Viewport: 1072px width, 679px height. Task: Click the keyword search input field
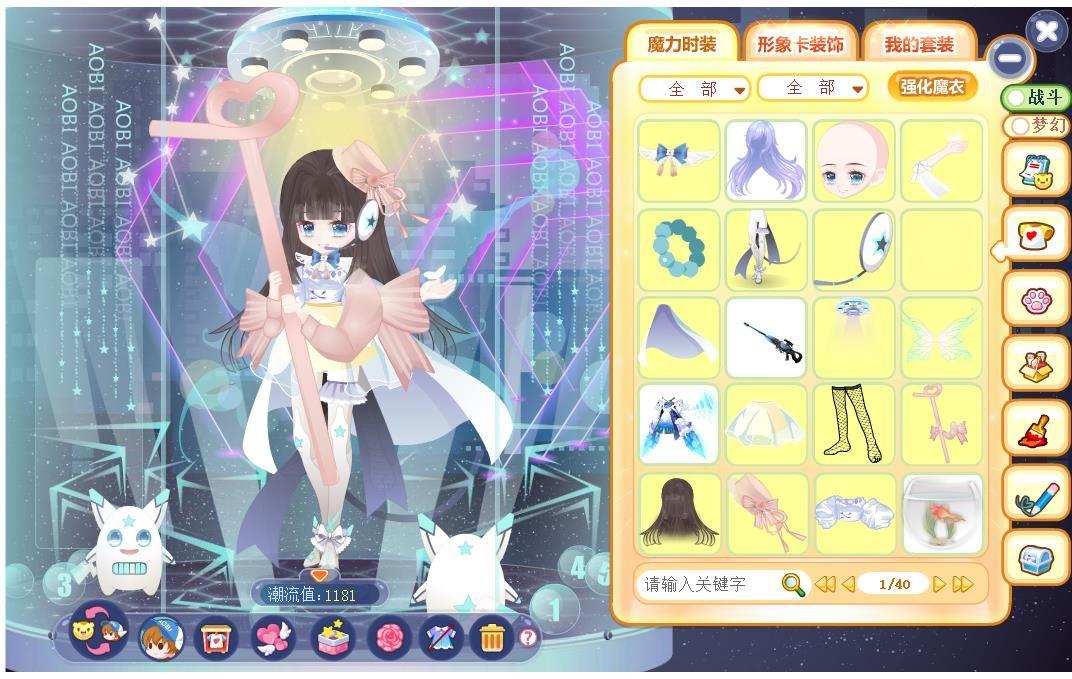[706, 584]
